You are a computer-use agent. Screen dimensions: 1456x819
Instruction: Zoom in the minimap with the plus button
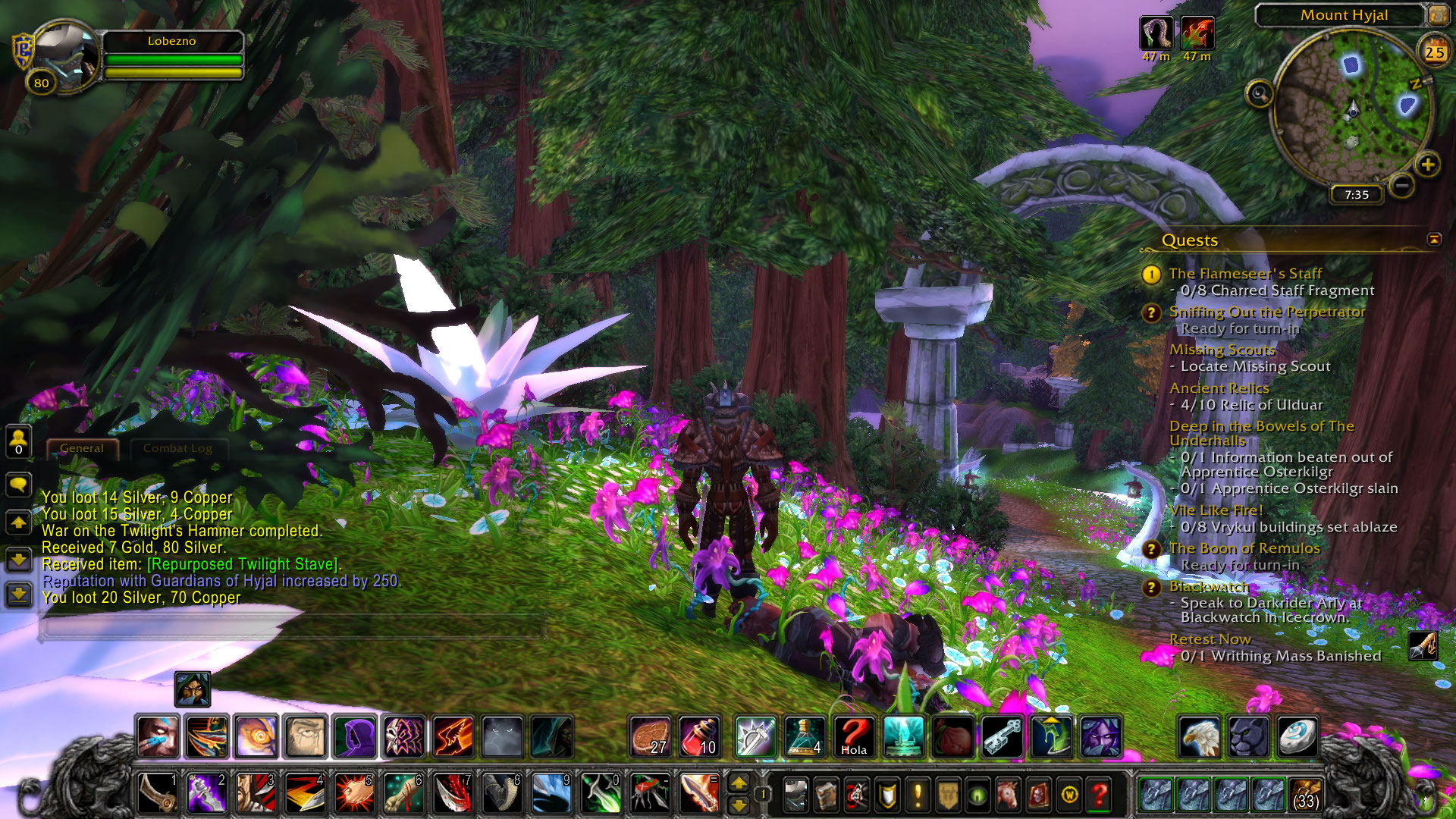click(x=1427, y=165)
